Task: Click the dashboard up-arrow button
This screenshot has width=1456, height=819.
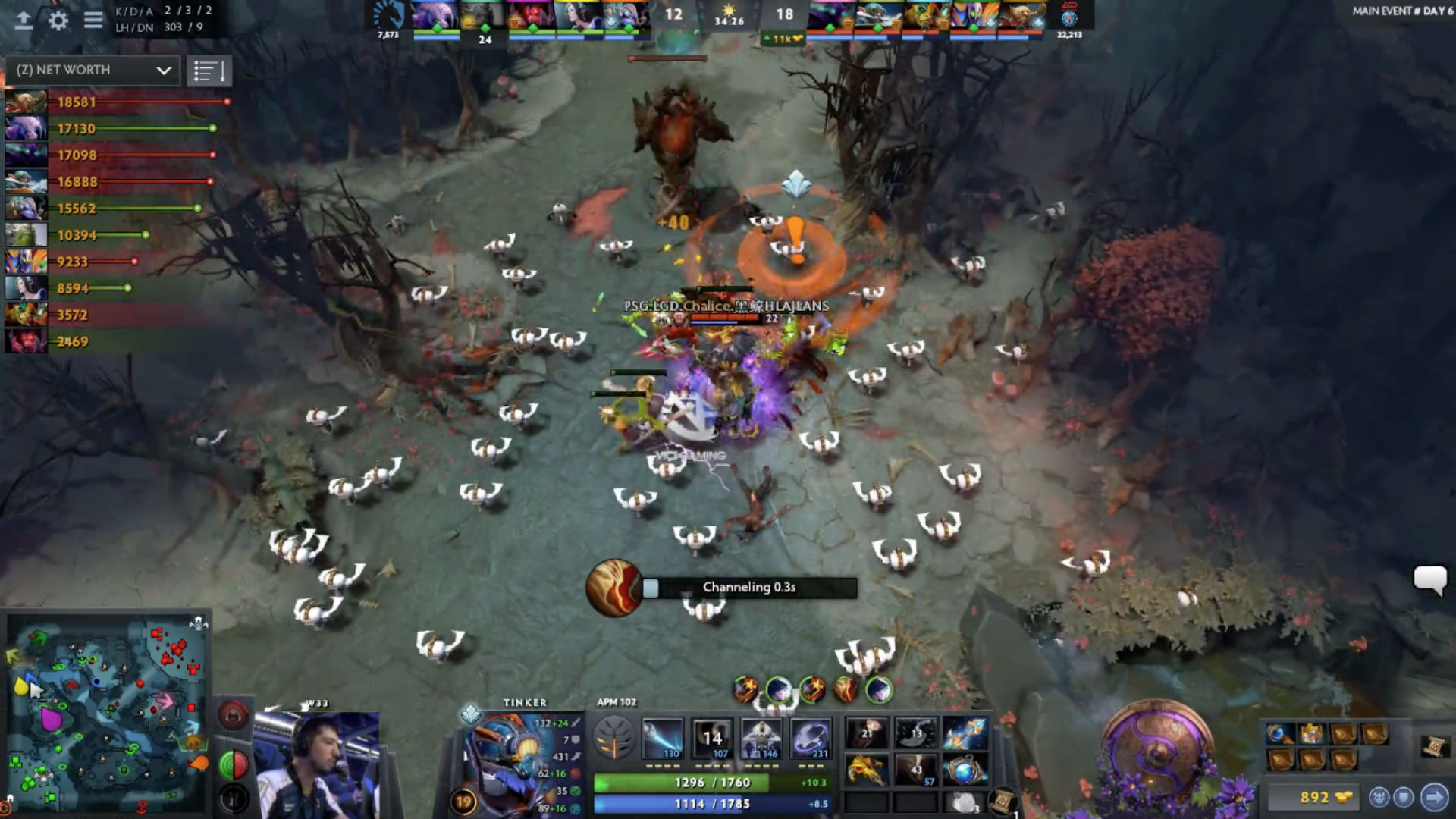Action: [x=24, y=20]
